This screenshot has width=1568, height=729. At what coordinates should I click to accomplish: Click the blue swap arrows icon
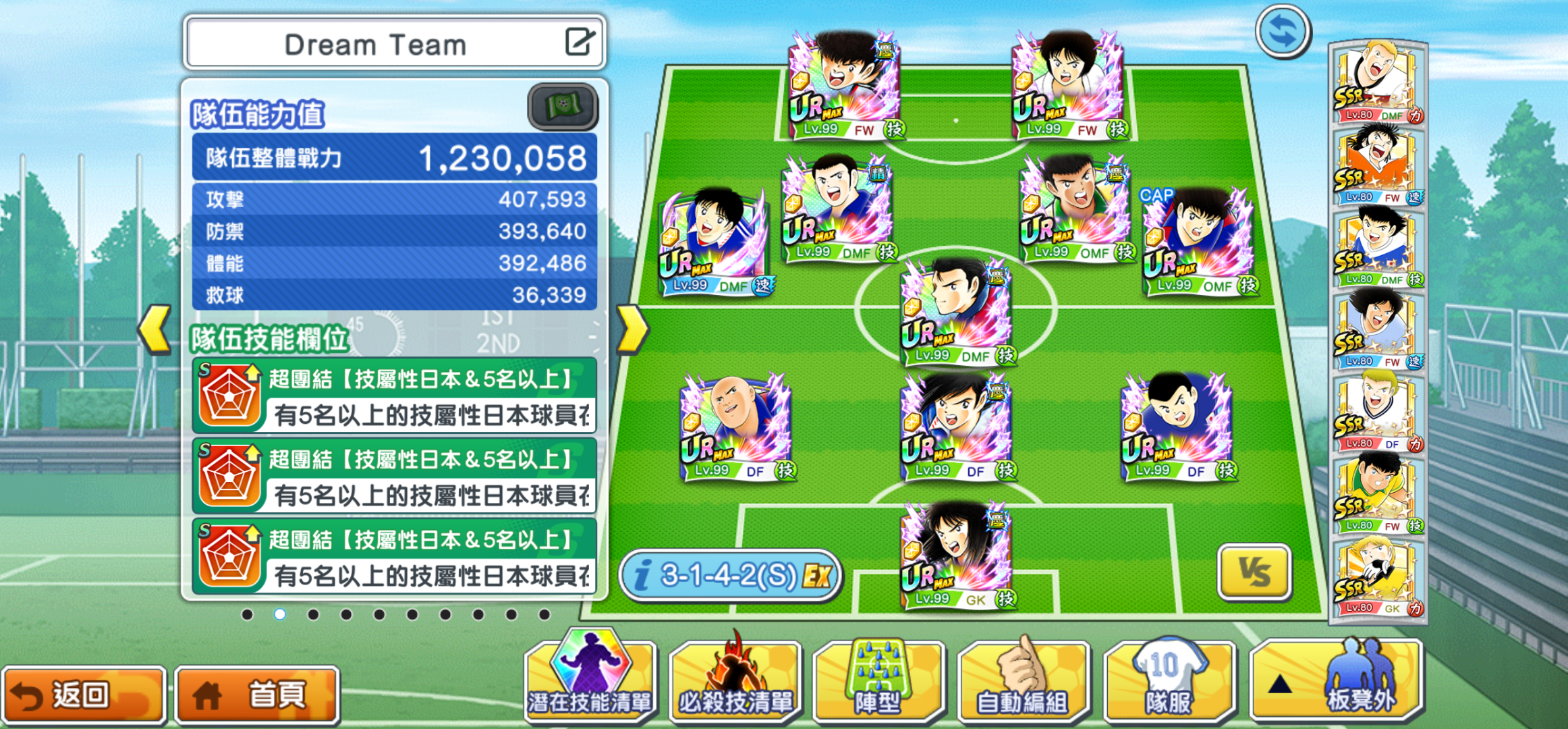[1283, 32]
